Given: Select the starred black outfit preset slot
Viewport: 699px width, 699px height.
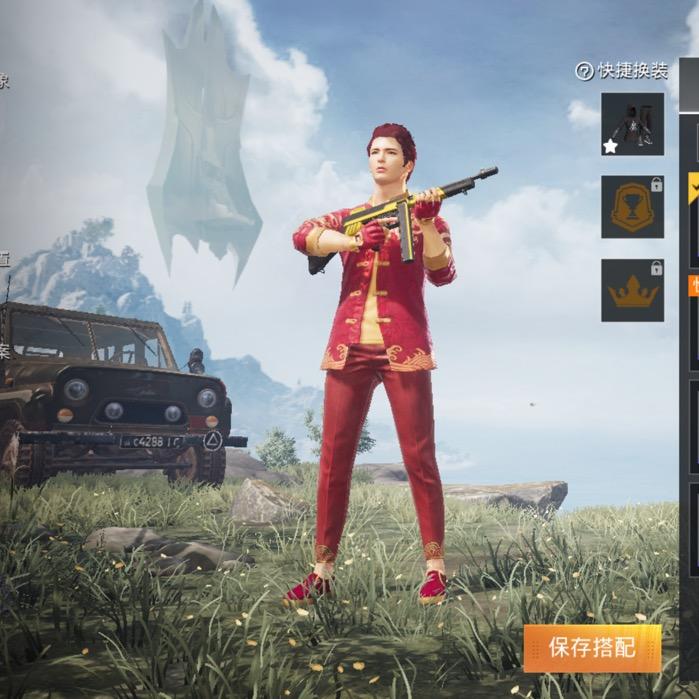Looking at the screenshot, I should (x=632, y=124).
